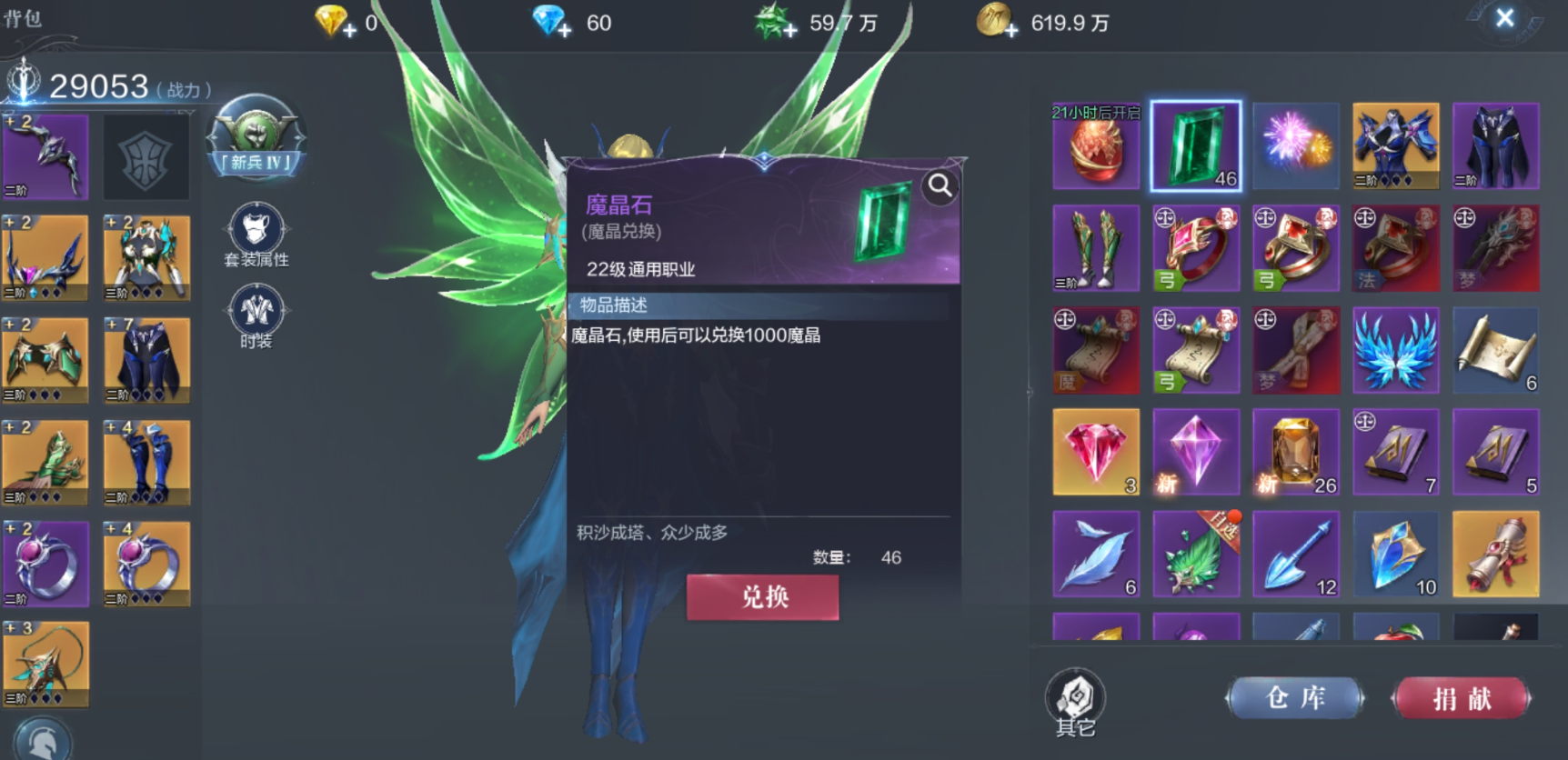
Task: Click the fireworks item in the inventory grid
Action: tap(1296, 145)
